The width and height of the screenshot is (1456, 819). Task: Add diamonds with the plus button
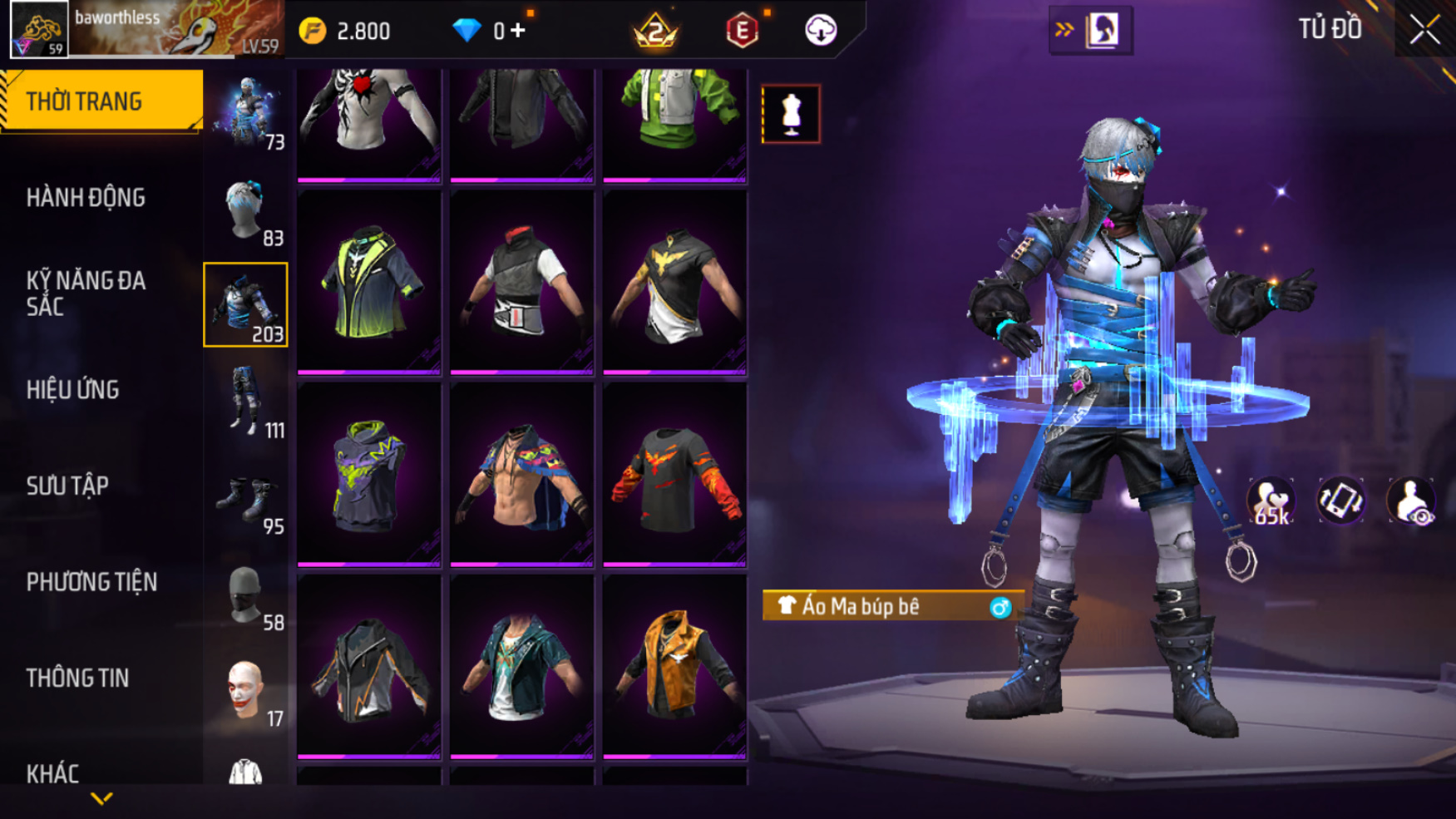click(518, 31)
